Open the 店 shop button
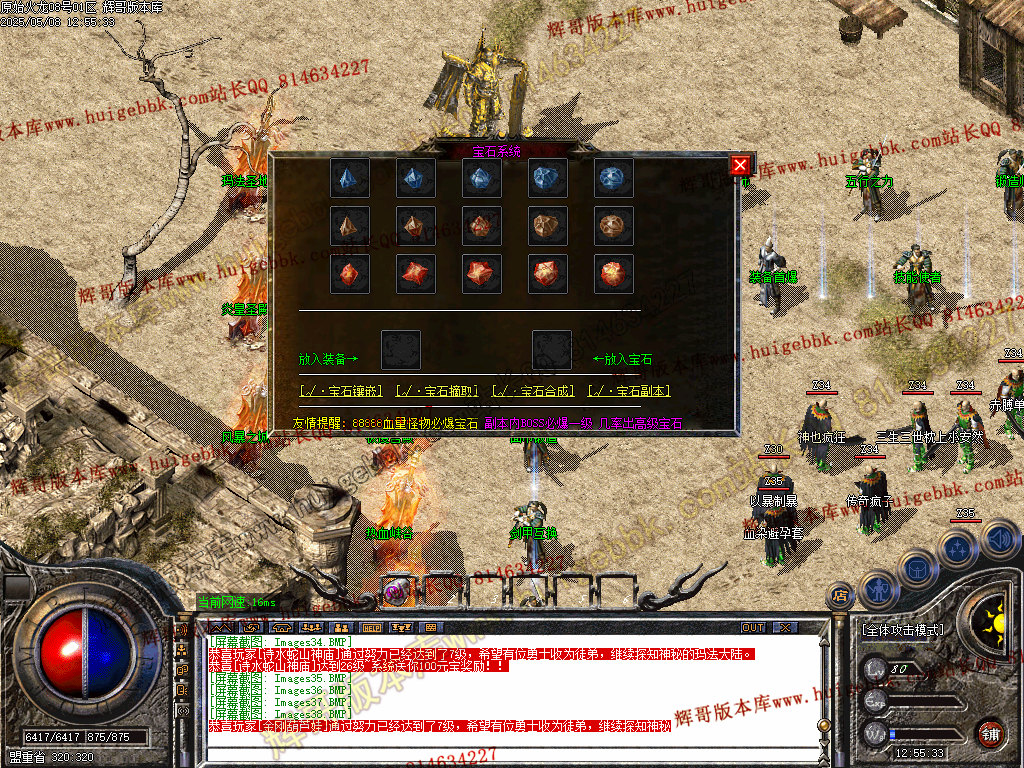 pos(839,596)
